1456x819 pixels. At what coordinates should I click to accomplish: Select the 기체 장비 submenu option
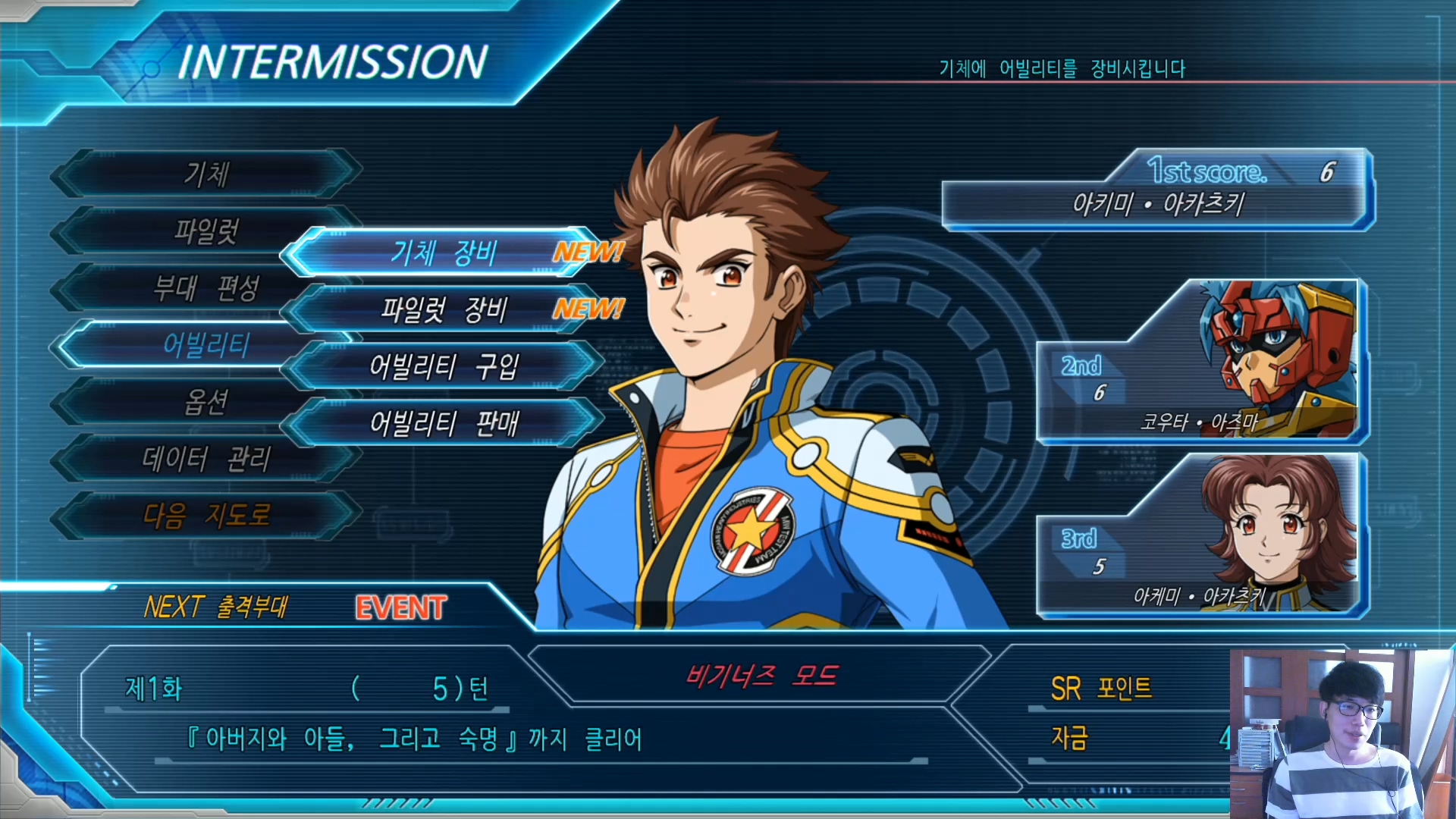coord(444,253)
